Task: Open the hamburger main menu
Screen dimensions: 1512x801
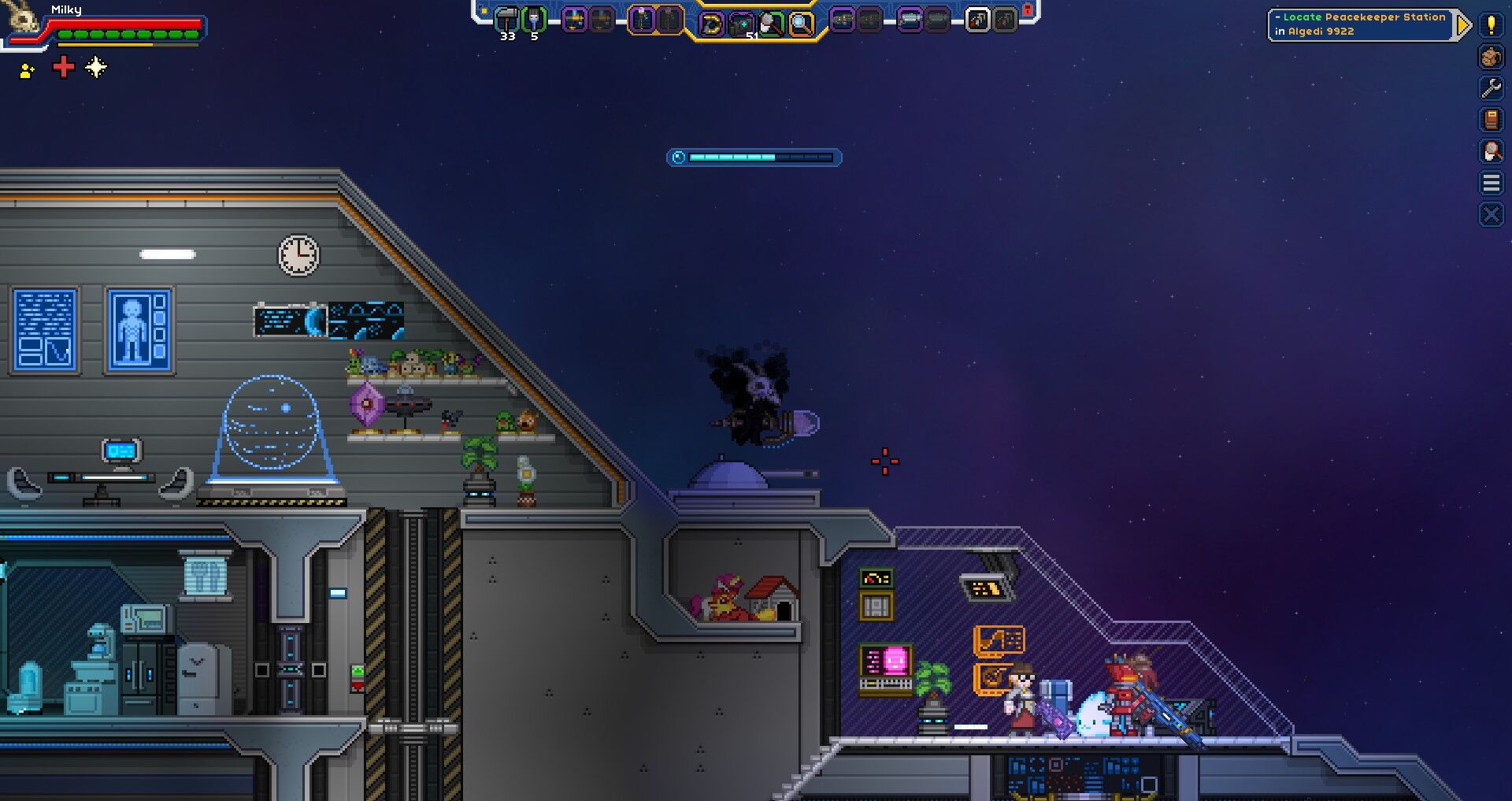Action: pos(1490,181)
